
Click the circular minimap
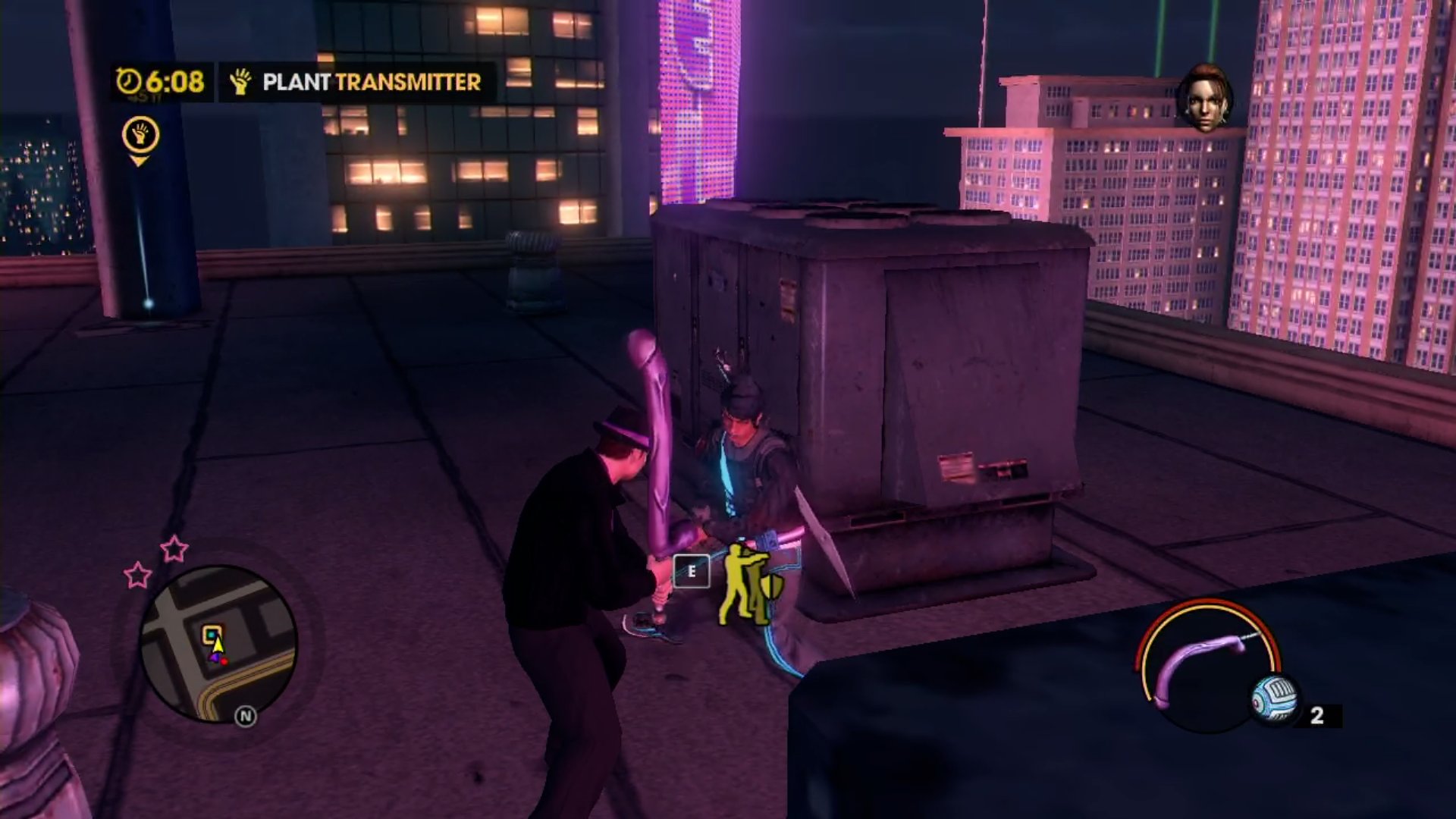point(218,642)
